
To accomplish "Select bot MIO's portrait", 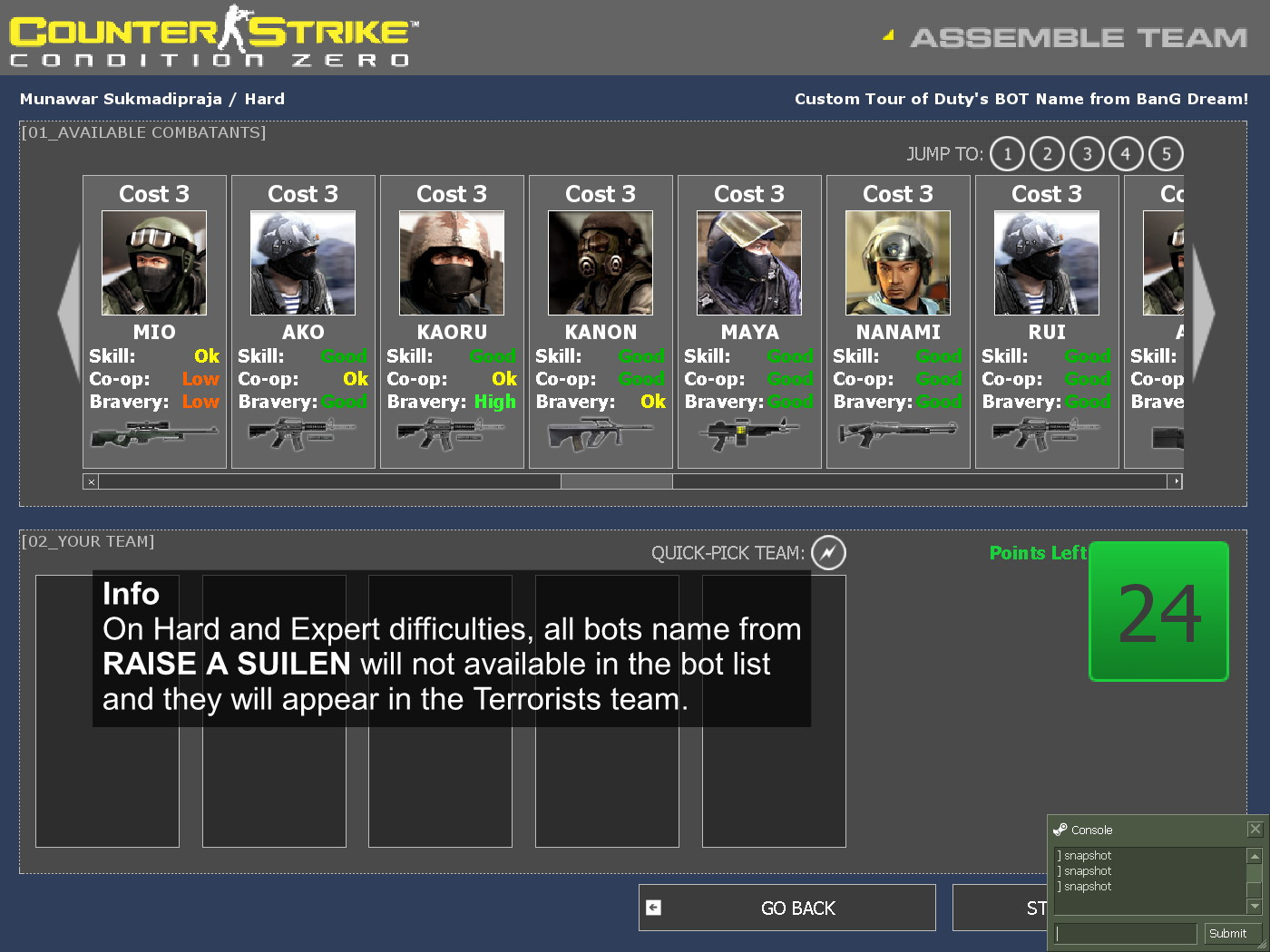I will point(153,262).
